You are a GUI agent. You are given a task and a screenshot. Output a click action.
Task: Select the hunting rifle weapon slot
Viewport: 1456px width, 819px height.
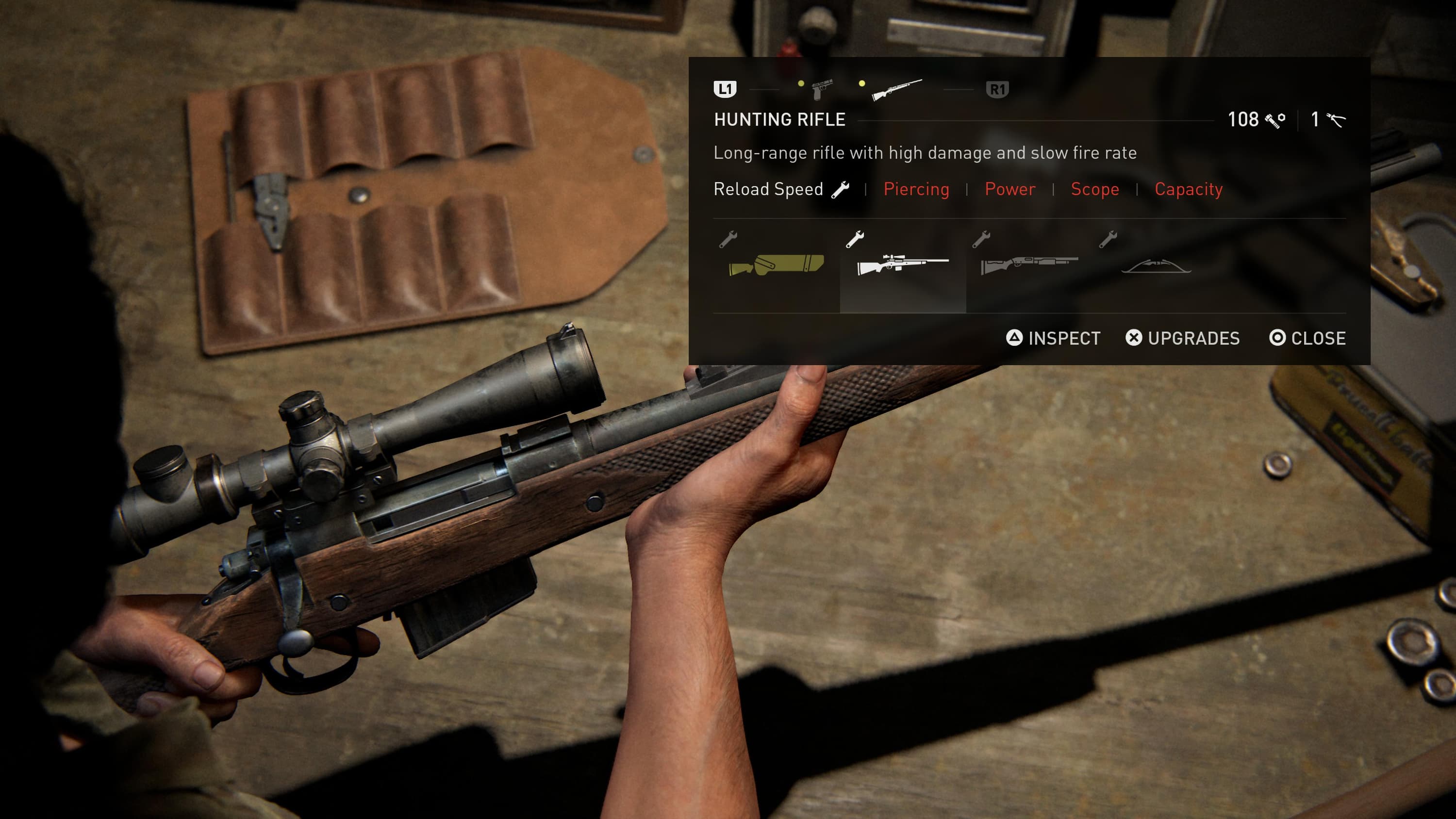(903, 264)
